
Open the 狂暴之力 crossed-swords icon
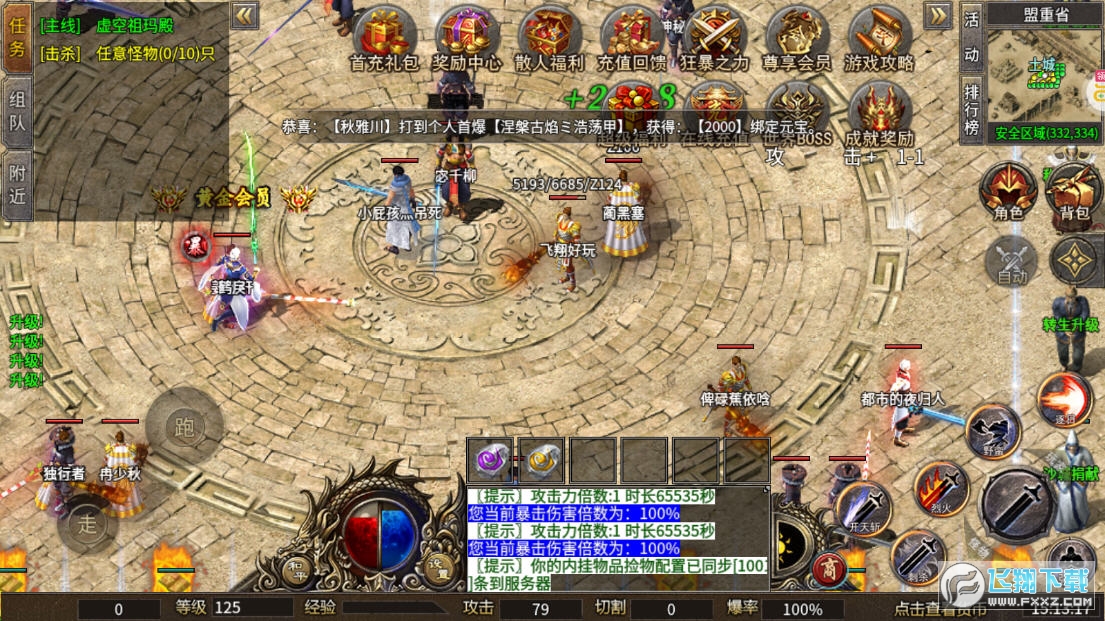tap(714, 38)
